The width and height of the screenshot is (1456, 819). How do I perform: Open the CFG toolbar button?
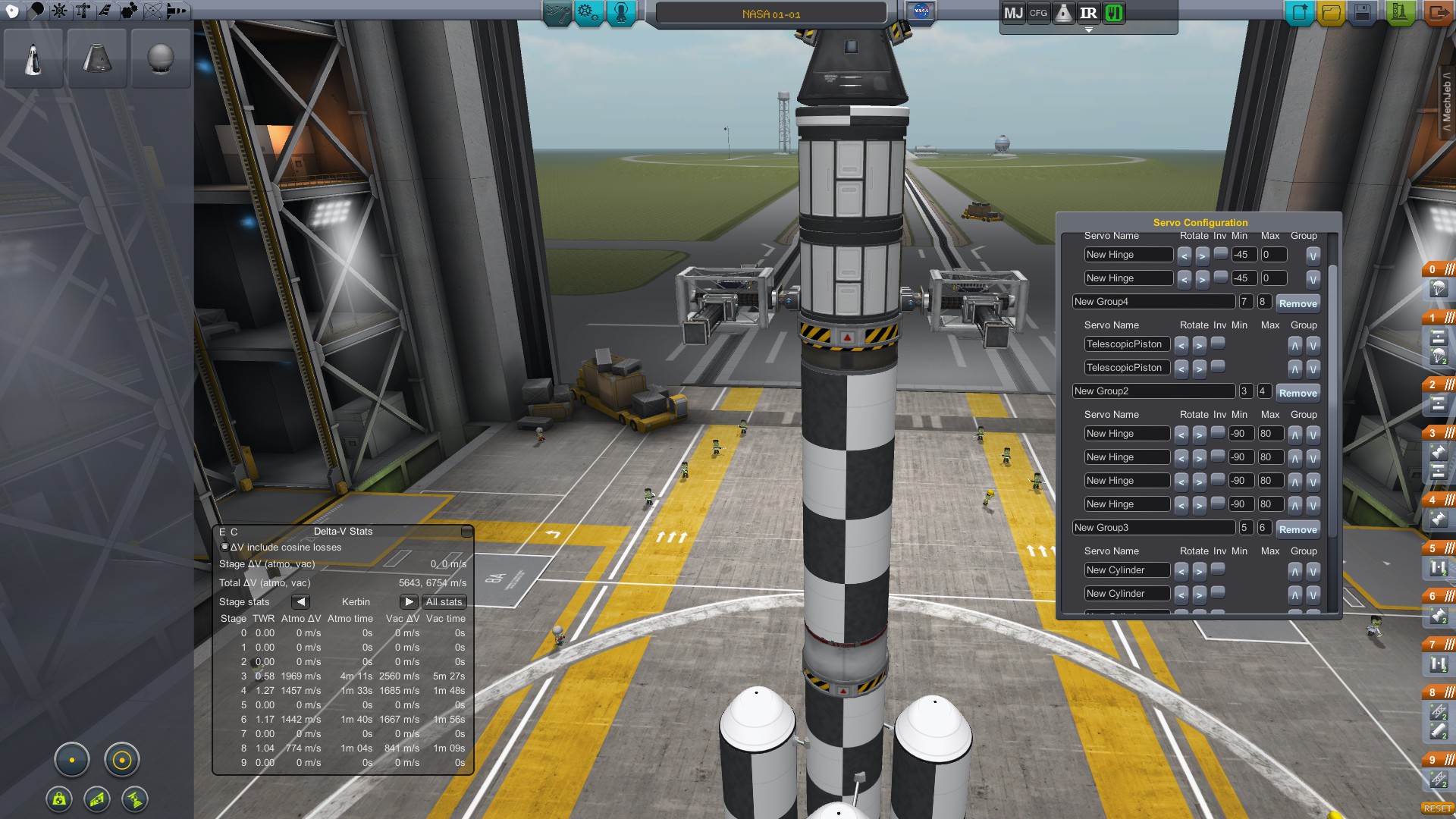[x=1038, y=13]
